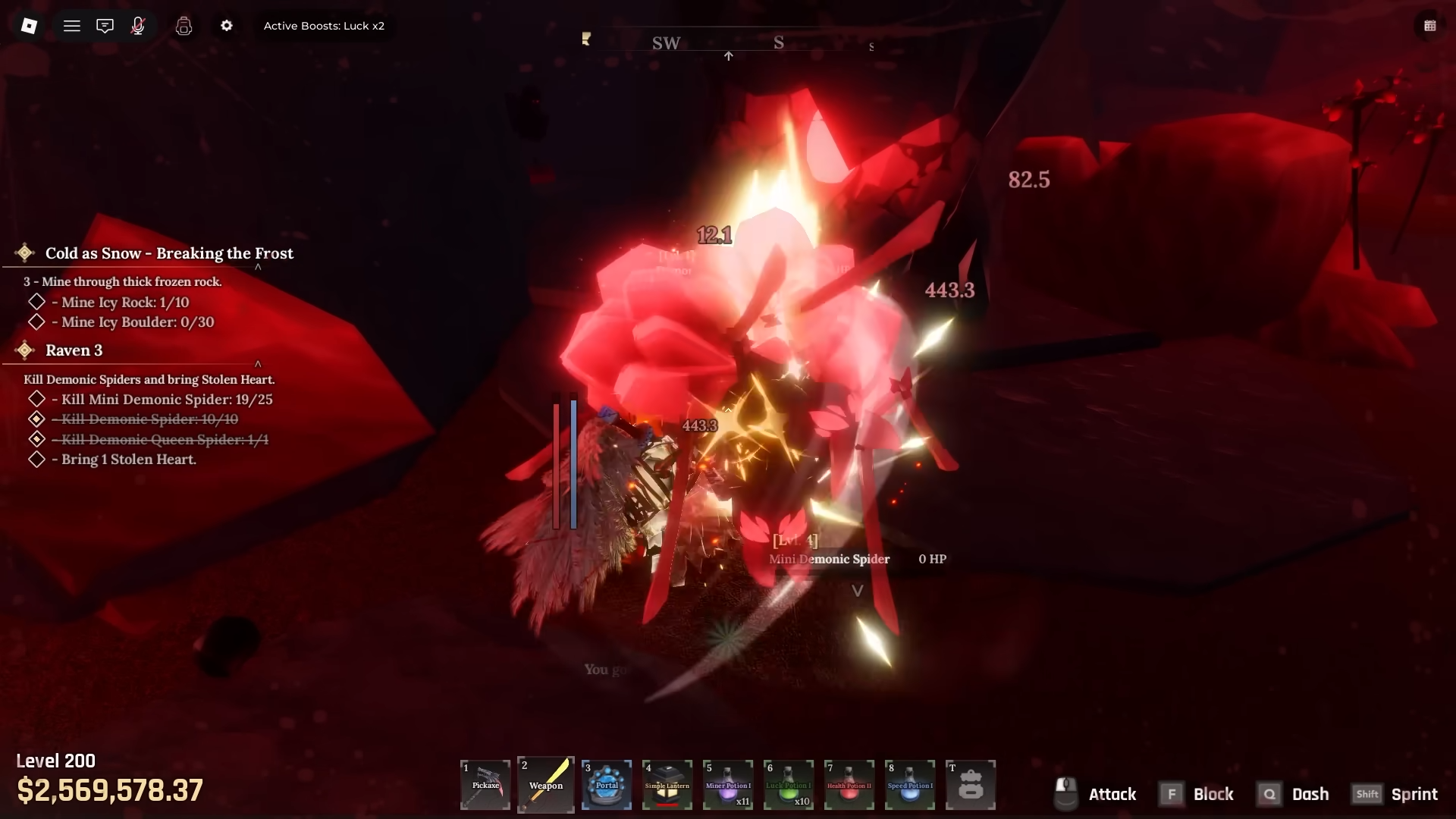This screenshot has height=819, width=1456.
Task: Select the Simple Lantern slot
Action: point(667,785)
